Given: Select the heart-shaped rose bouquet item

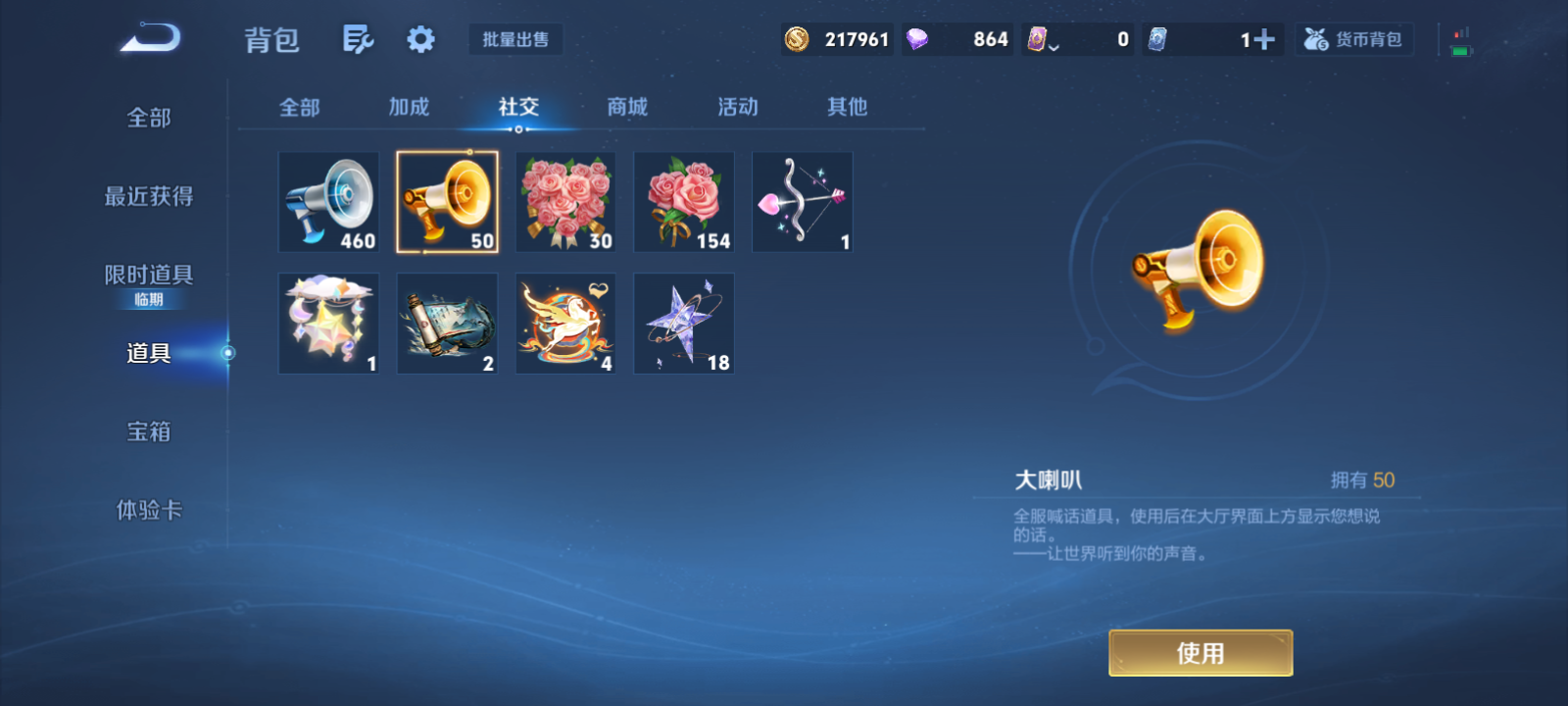Looking at the screenshot, I should 564,201.
